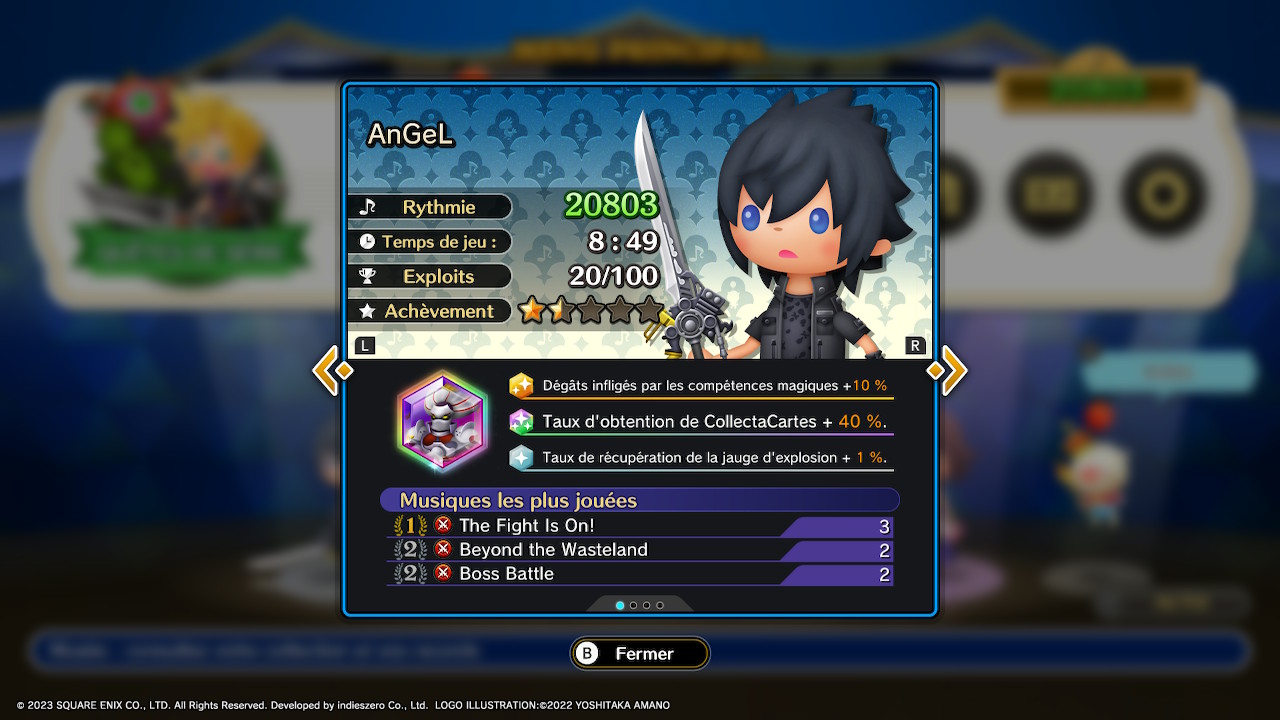1280x720 pixels.
Task: Select The Fight Is On! song row
Action: click(x=640, y=526)
